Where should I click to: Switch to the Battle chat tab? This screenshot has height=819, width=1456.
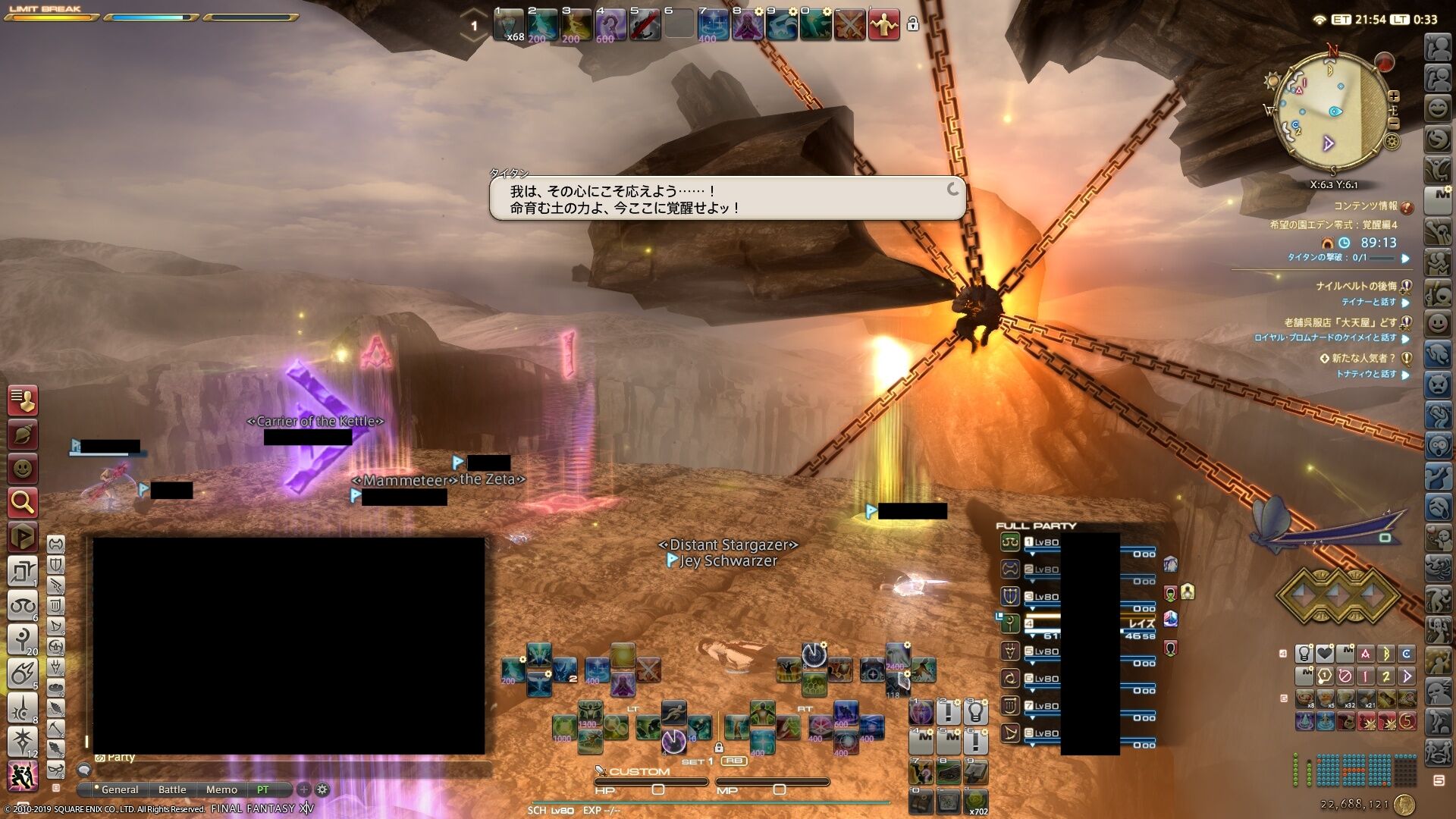(172, 789)
